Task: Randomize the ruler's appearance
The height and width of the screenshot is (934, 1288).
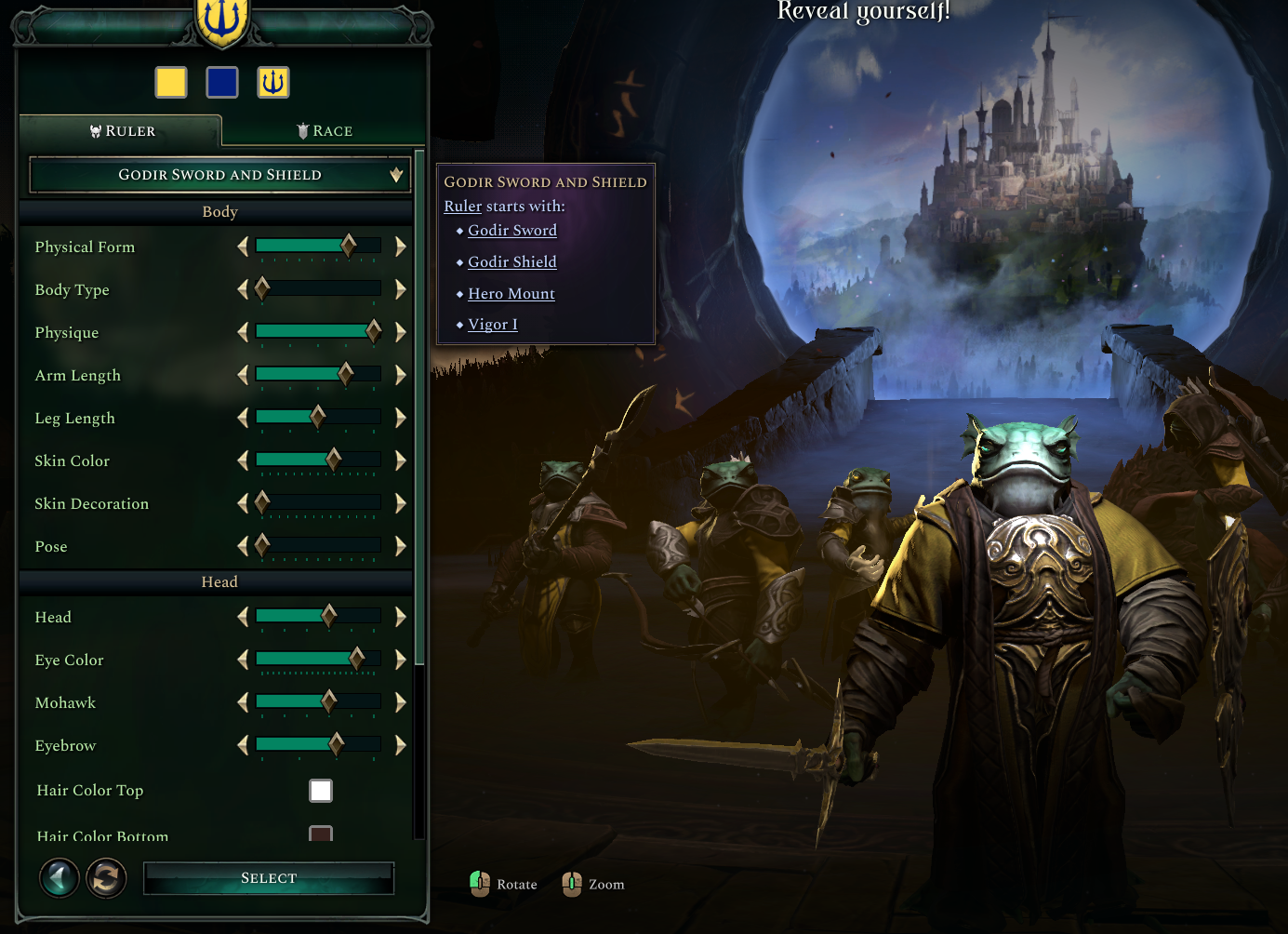Action: pyautogui.click(x=106, y=877)
